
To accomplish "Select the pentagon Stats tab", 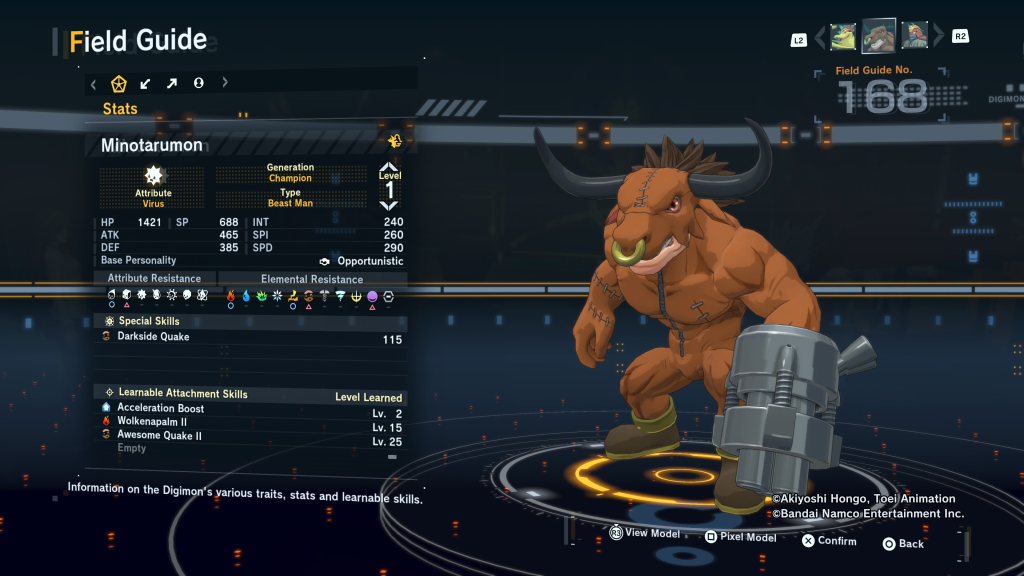I will click(119, 84).
